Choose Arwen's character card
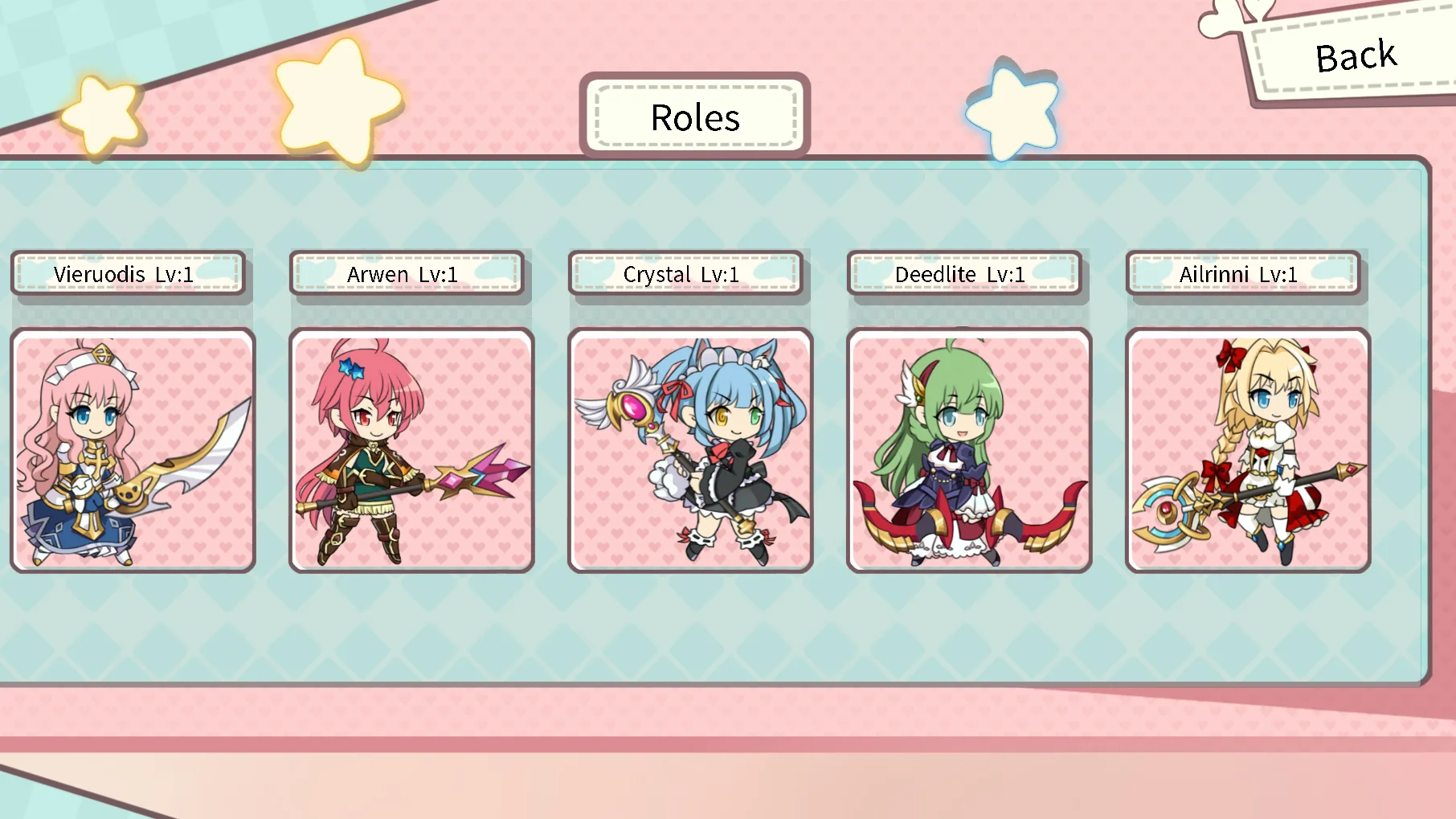This screenshot has height=819, width=1456. pyautogui.click(x=411, y=450)
